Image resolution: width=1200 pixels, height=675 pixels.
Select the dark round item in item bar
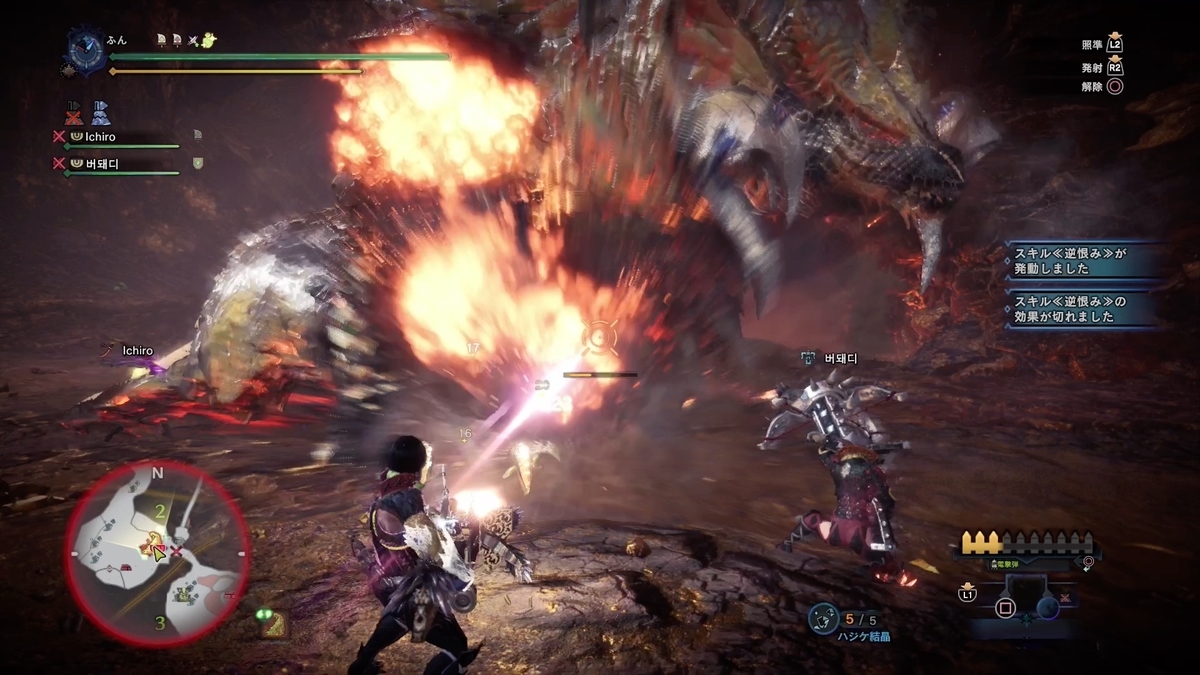pyautogui.click(x=1047, y=606)
